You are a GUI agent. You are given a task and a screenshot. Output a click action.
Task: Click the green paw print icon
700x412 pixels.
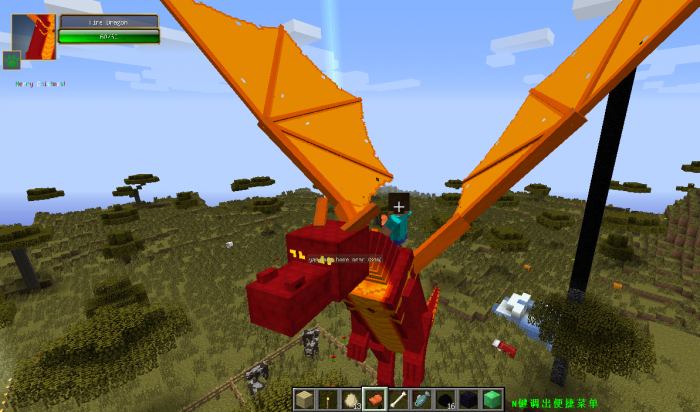[x=12, y=60]
